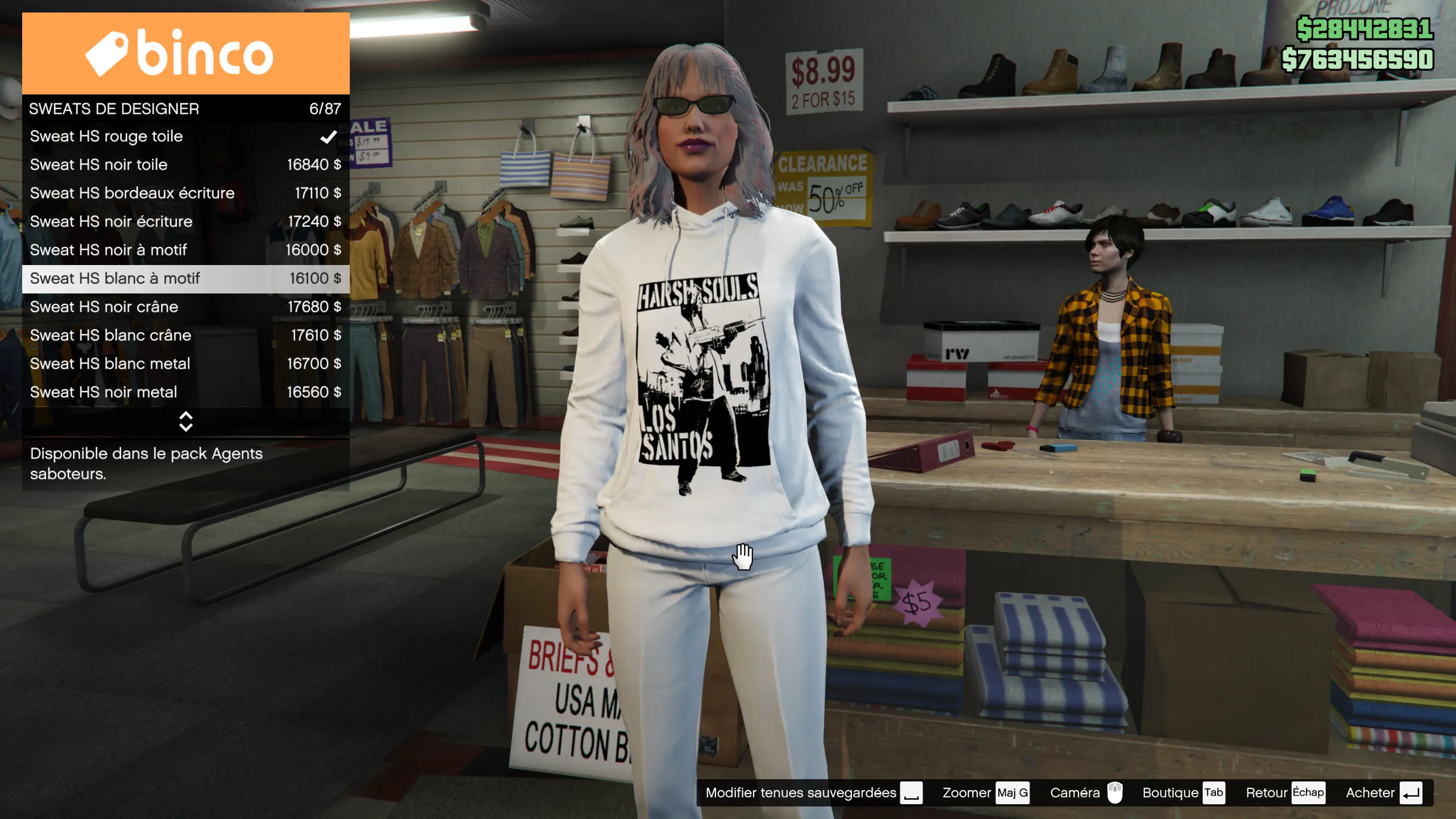1456x819 pixels.
Task: Click Acheter to buy the sweatshirt
Action: pos(1383,793)
